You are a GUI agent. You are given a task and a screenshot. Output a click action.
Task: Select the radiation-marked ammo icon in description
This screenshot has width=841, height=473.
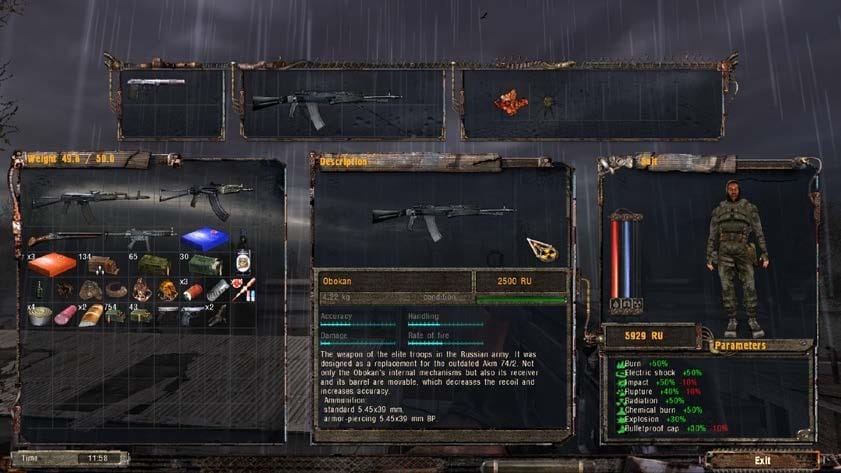point(541,248)
